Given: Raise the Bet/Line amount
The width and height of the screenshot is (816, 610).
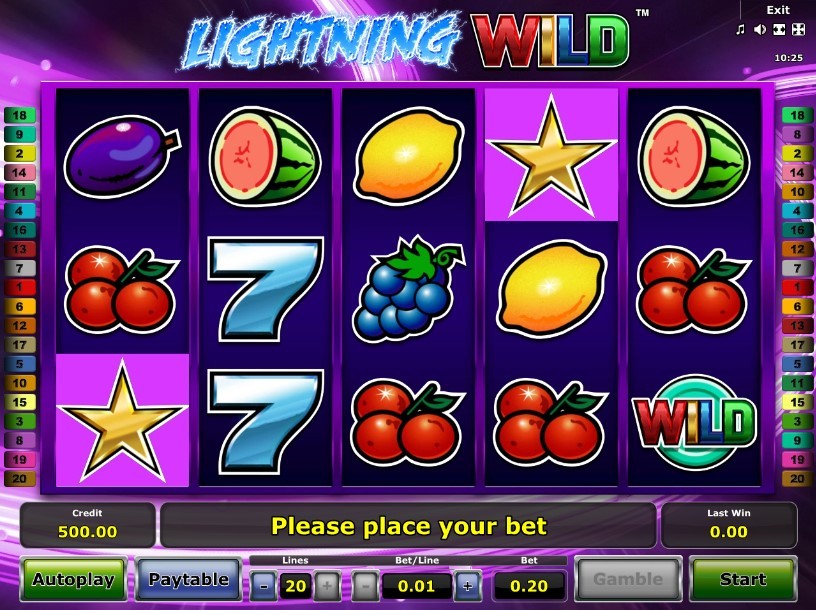Looking at the screenshot, I should click(465, 586).
